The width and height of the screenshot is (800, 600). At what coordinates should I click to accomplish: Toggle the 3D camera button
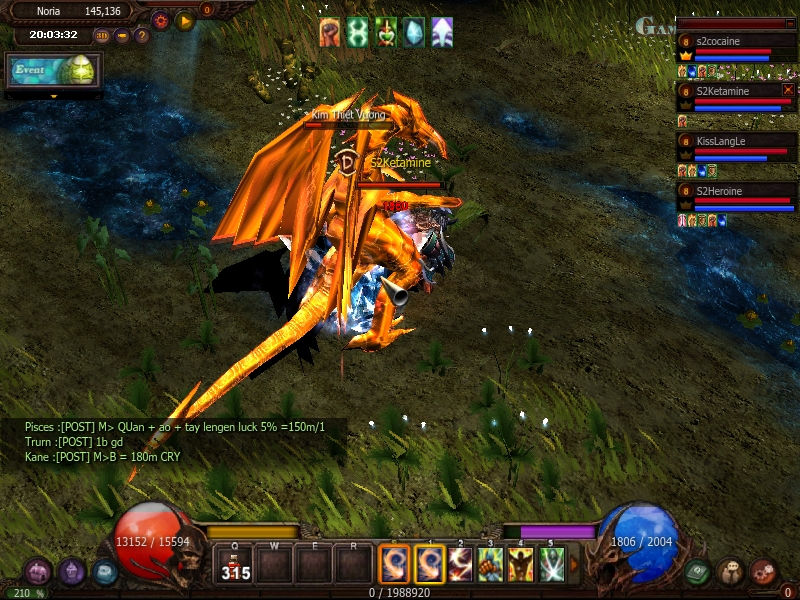pyautogui.click(x=101, y=36)
